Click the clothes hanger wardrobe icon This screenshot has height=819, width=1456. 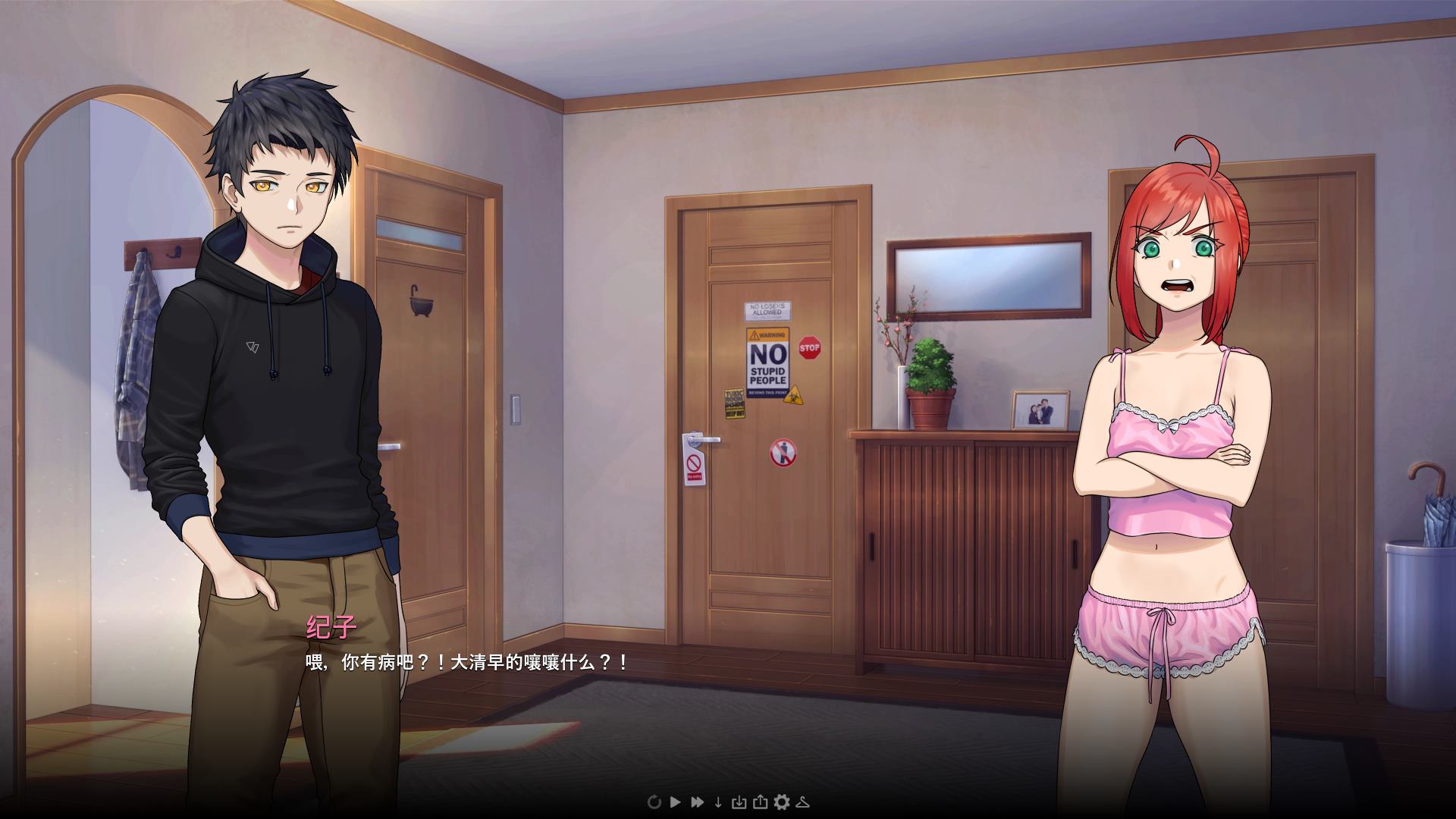[x=802, y=802]
